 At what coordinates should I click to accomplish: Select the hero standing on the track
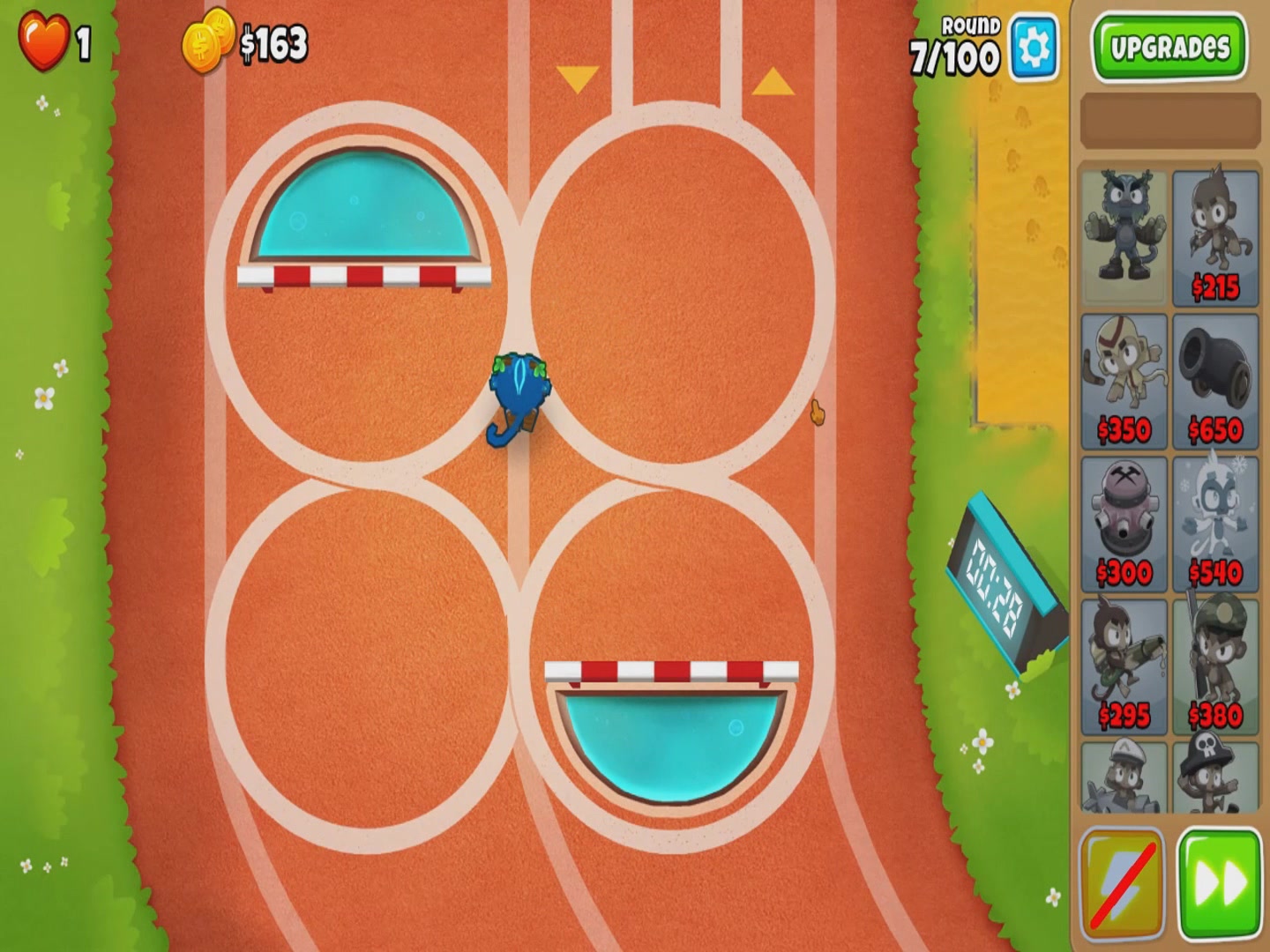[x=519, y=397]
